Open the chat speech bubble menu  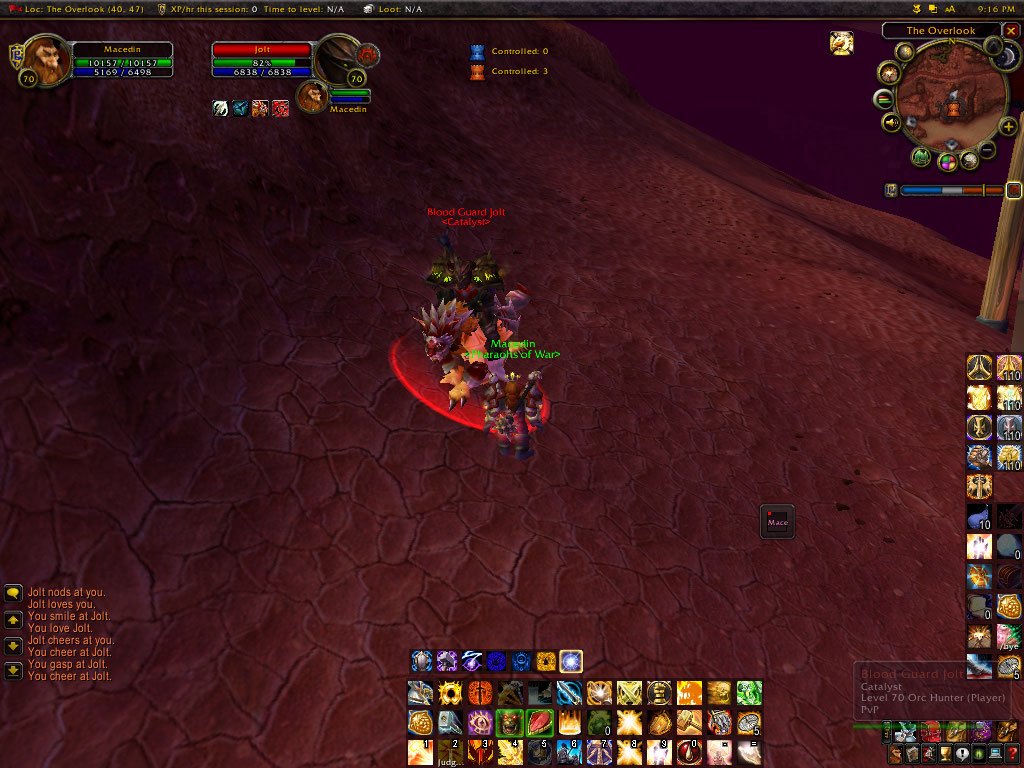pos(13,593)
